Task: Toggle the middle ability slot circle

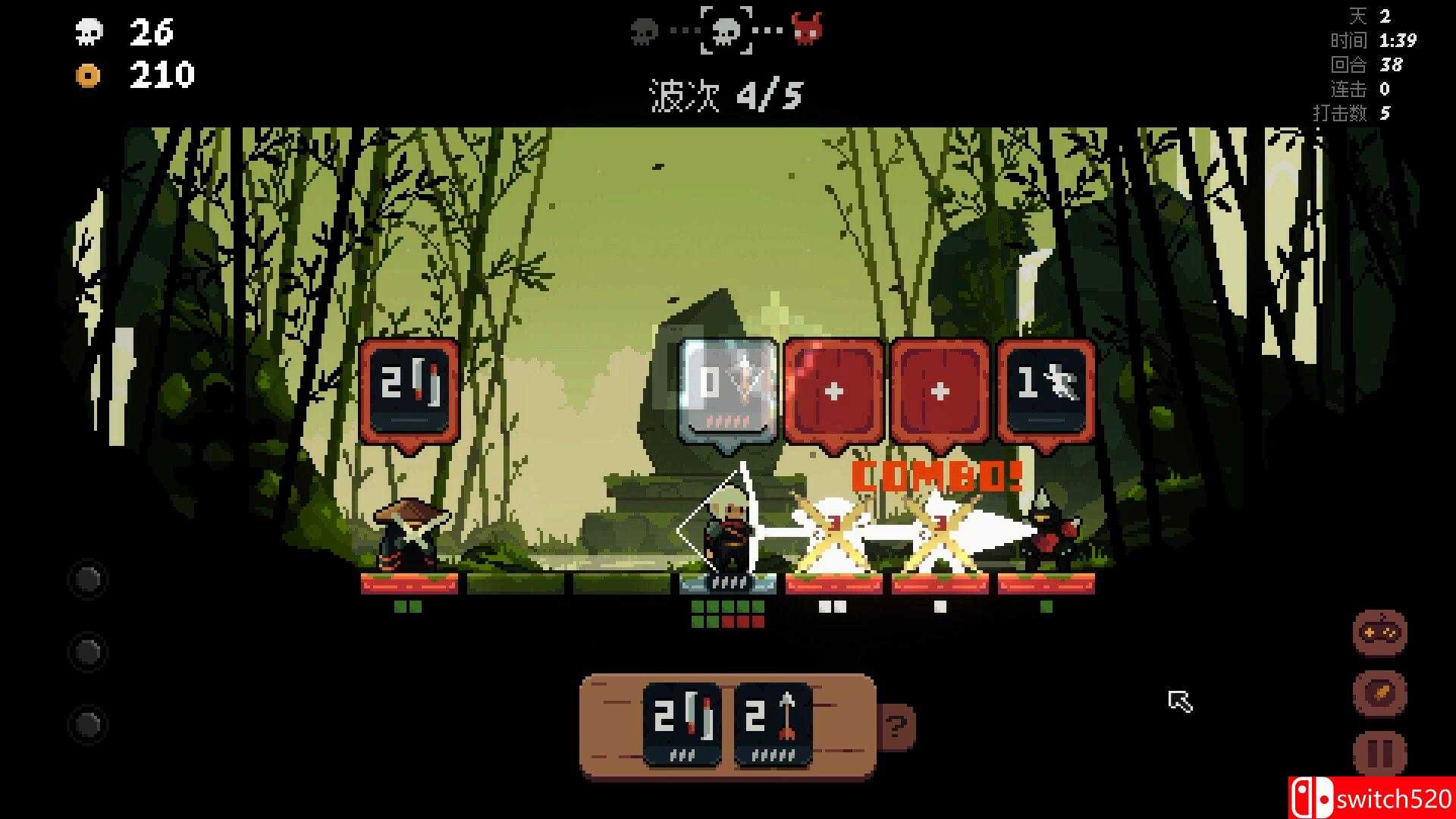Action: pyautogui.click(x=88, y=651)
